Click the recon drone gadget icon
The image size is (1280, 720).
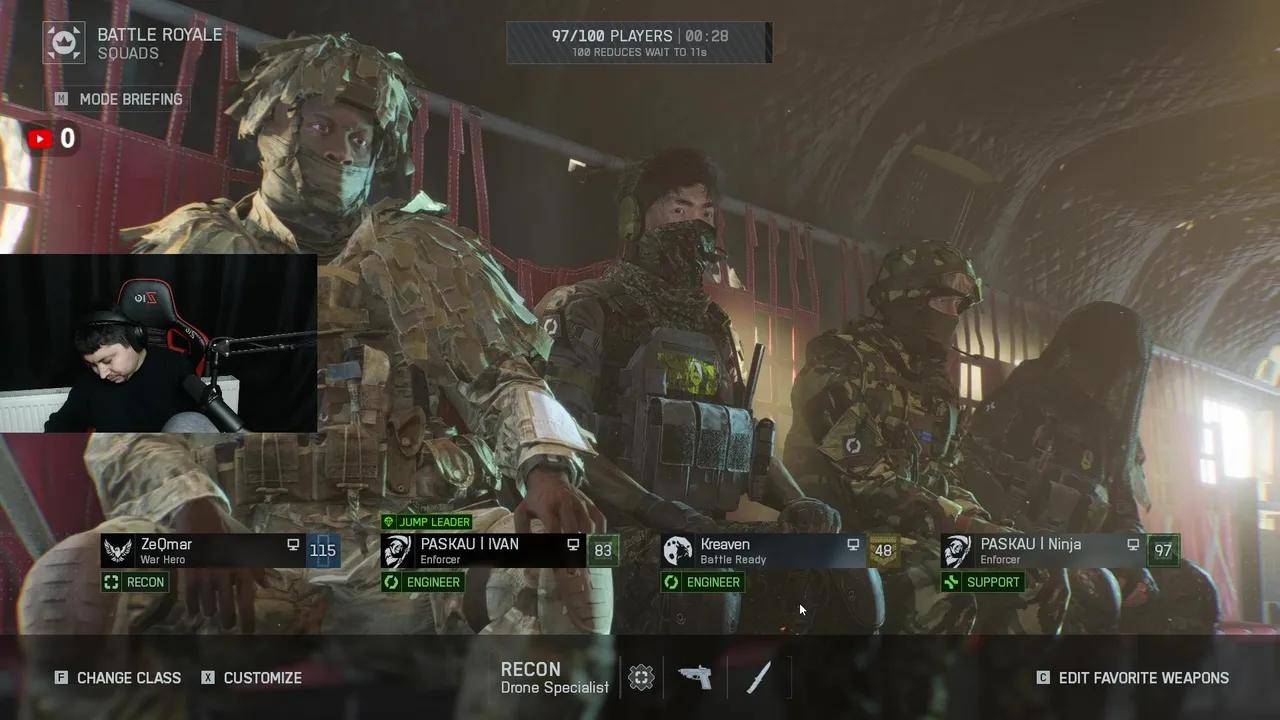(641, 678)
